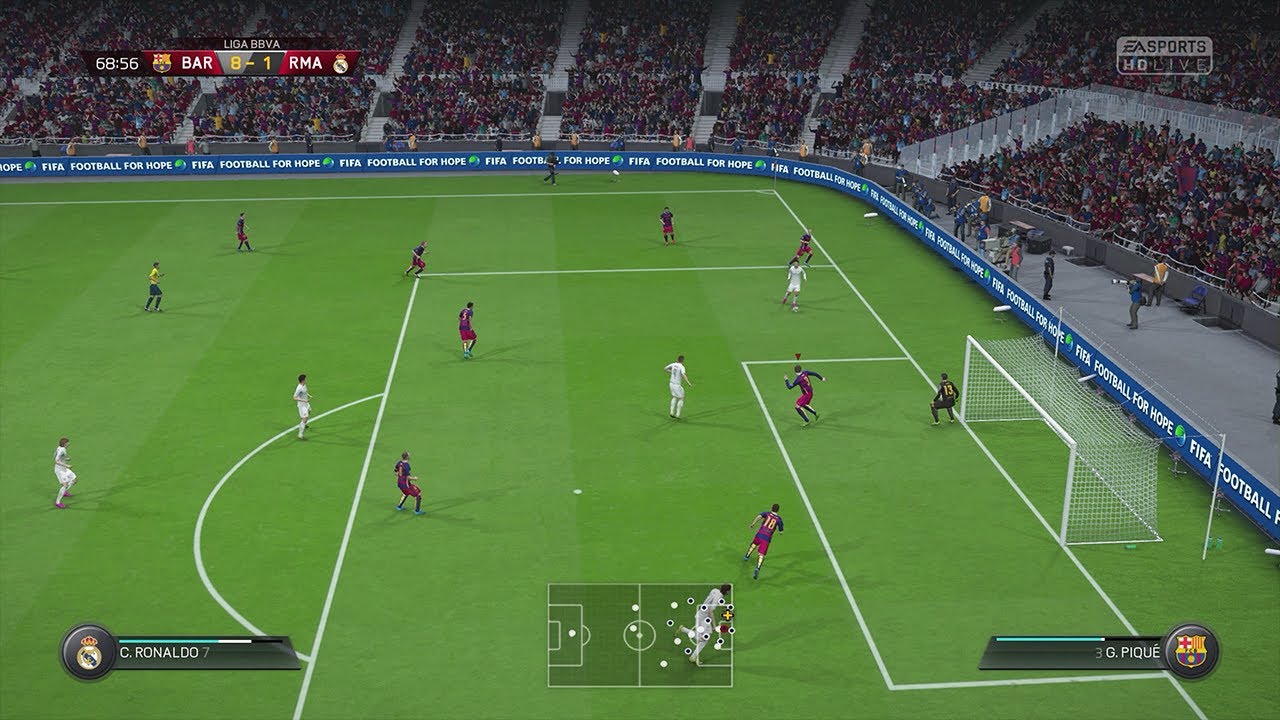The image size is (1280, 720).
Task: Click the G. Piqué player name panel
Action: (x=1075, y=652)
